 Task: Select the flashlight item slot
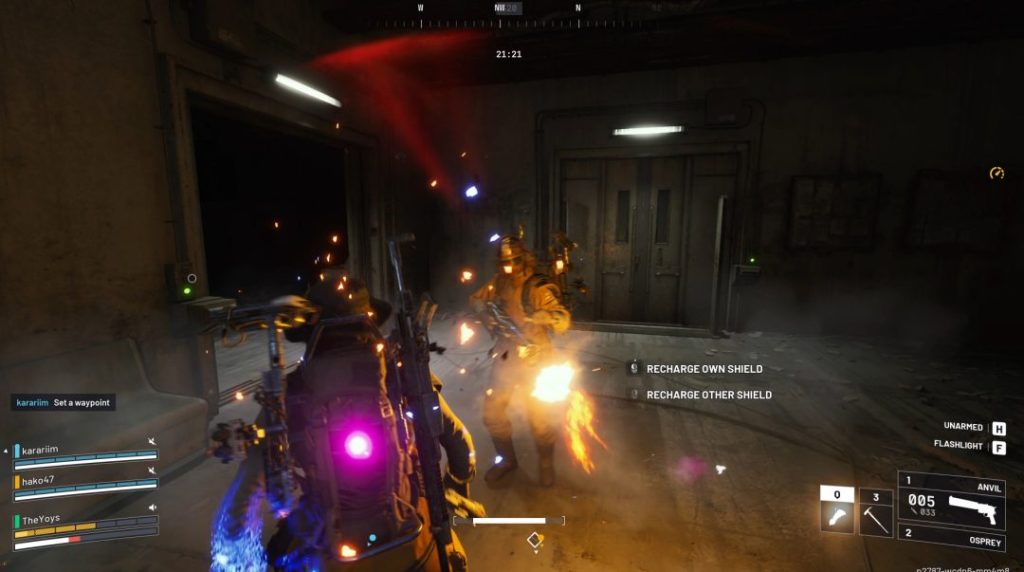tap(837, 511)
